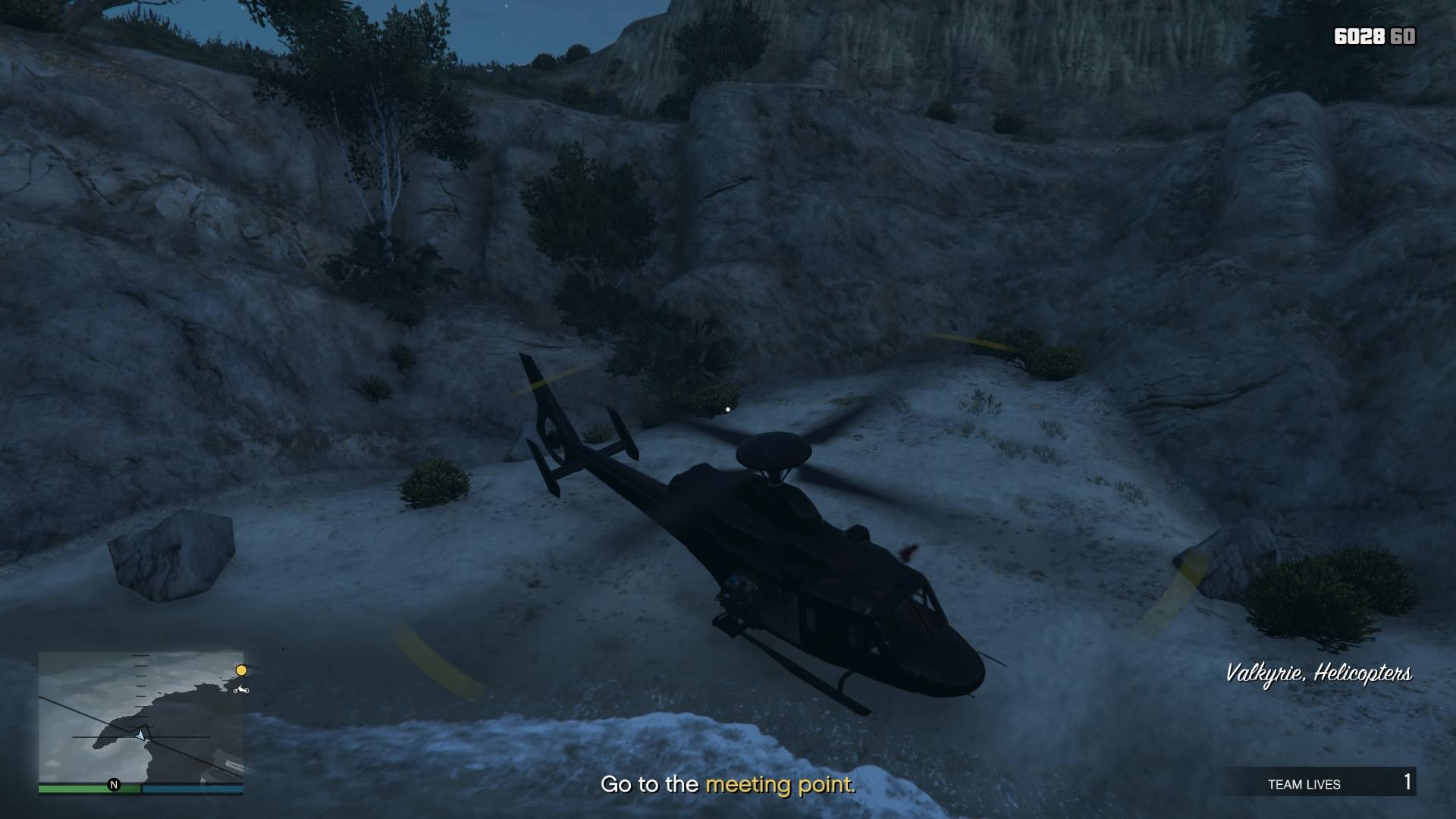The image size is (1456, 819).
Task: Click the motorcycle blip on the minimap
Action: 241,690
